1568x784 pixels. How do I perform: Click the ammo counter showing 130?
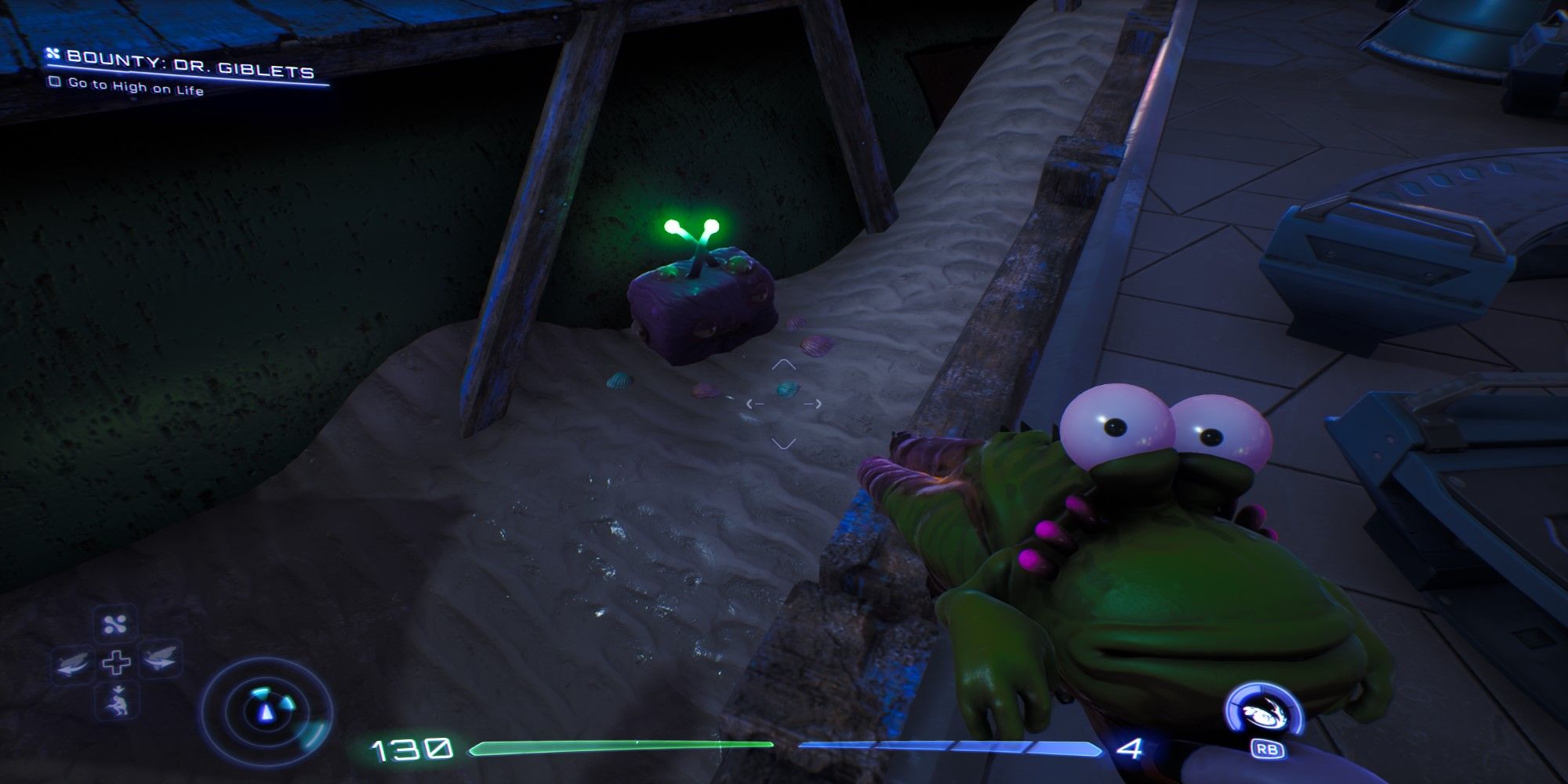pyautogui.click(x=412, y=747)
